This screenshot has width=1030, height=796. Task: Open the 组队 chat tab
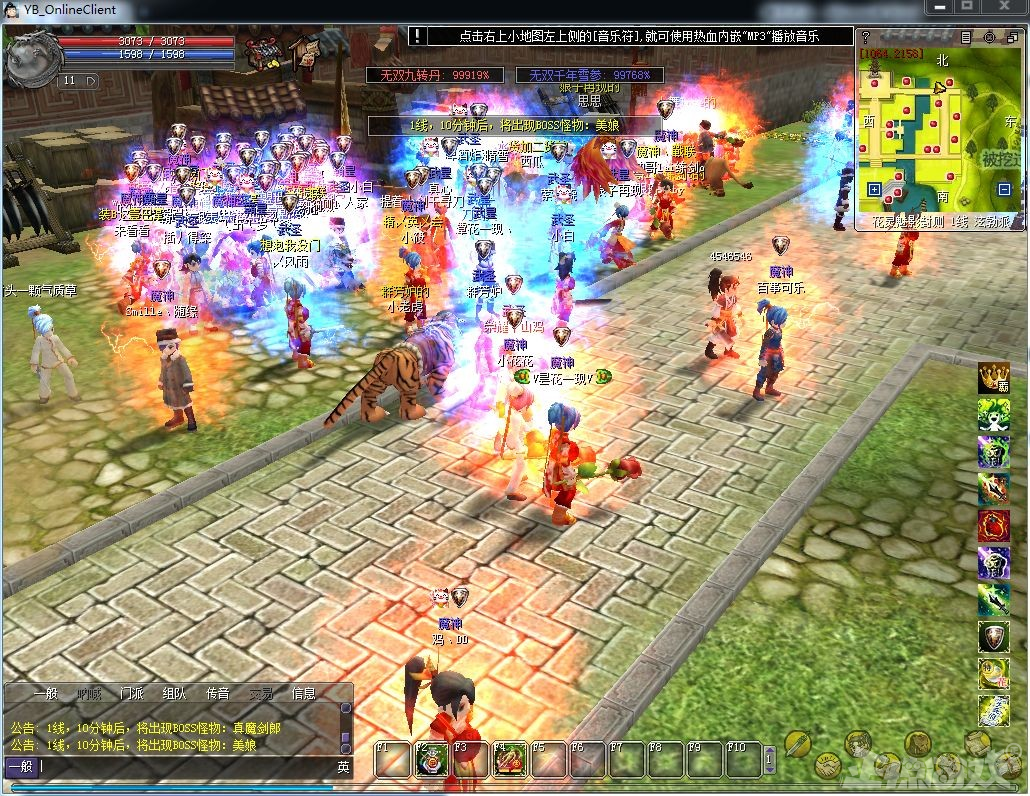pyautogui.click(x=174, y=693)
